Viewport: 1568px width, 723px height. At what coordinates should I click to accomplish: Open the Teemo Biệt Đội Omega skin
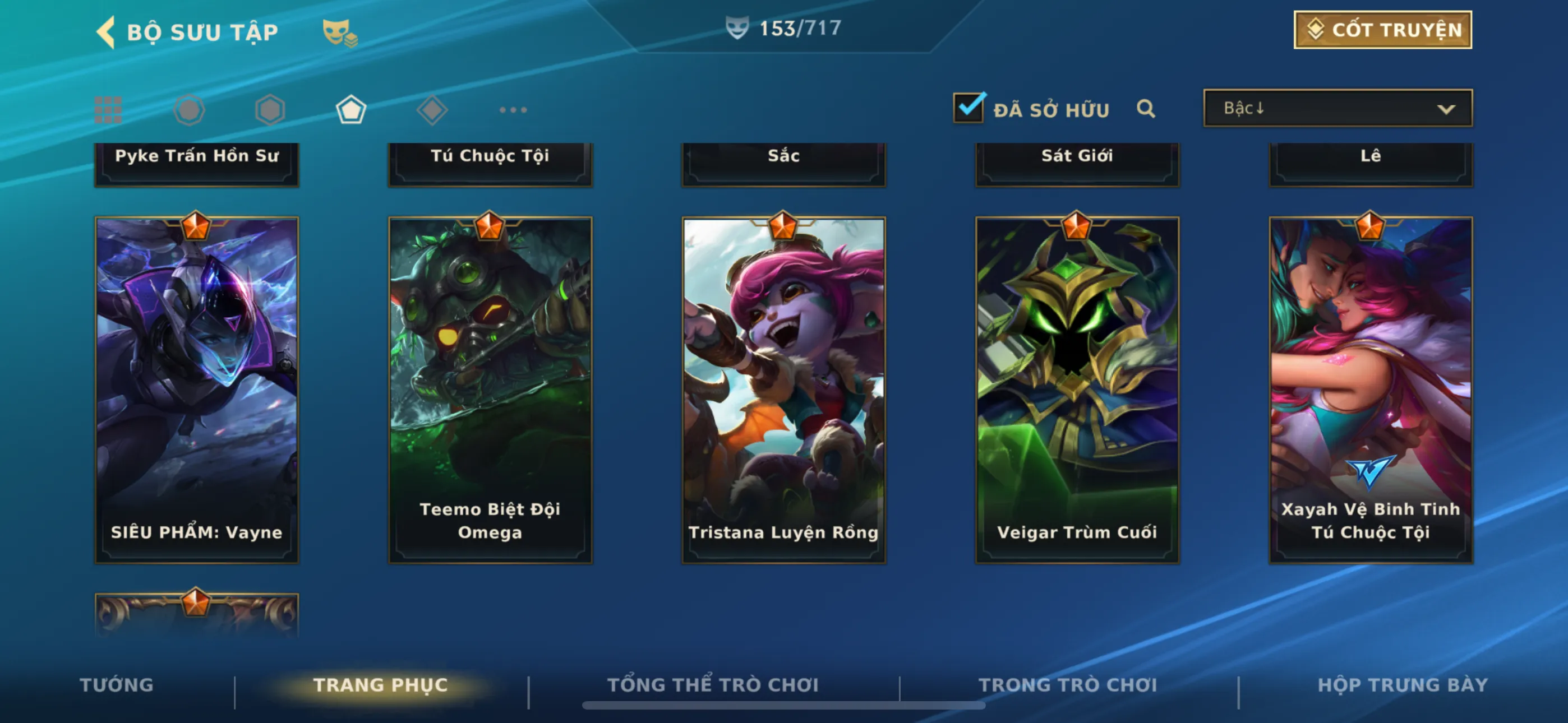point(490,390)
